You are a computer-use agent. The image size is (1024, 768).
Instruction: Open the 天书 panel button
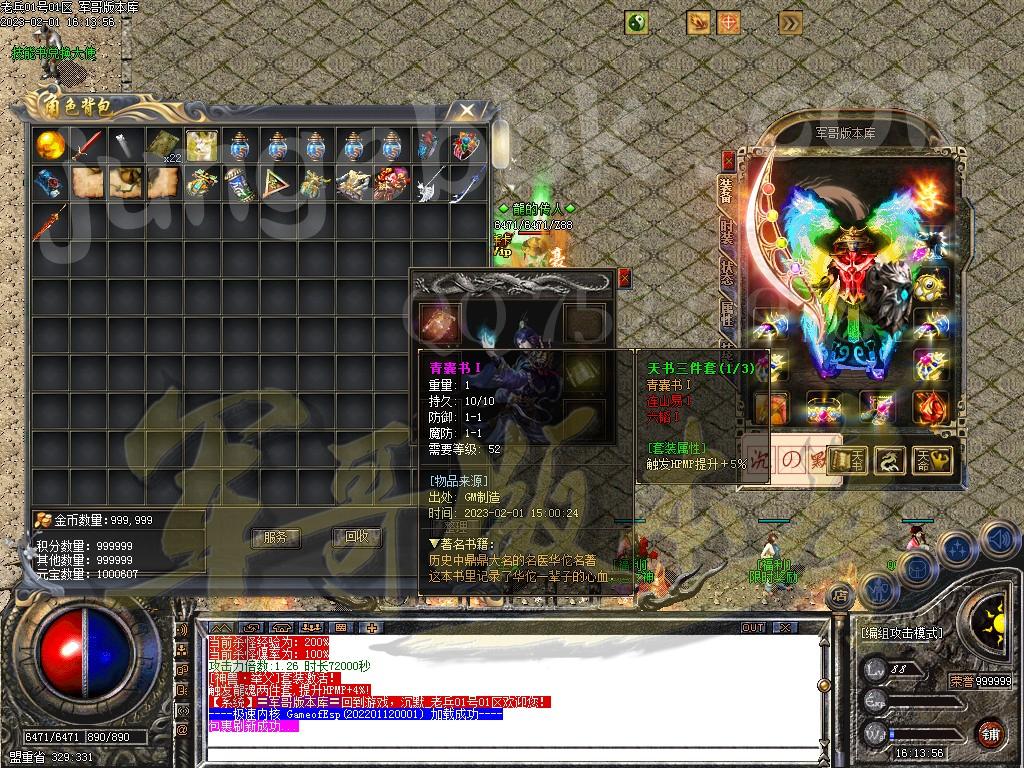click(847, 460)
